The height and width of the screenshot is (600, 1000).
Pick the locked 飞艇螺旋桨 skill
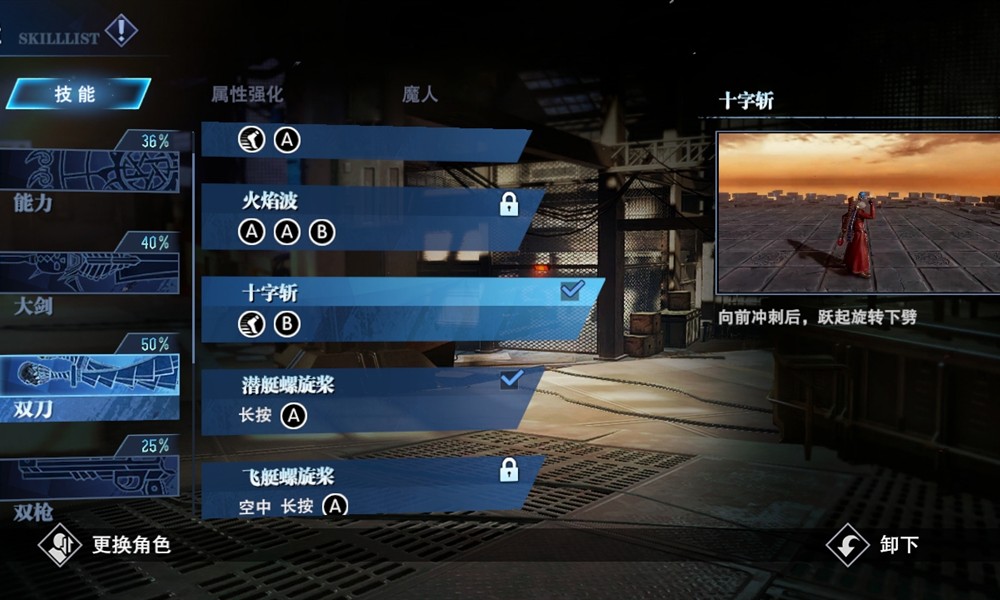click(370, 488)
